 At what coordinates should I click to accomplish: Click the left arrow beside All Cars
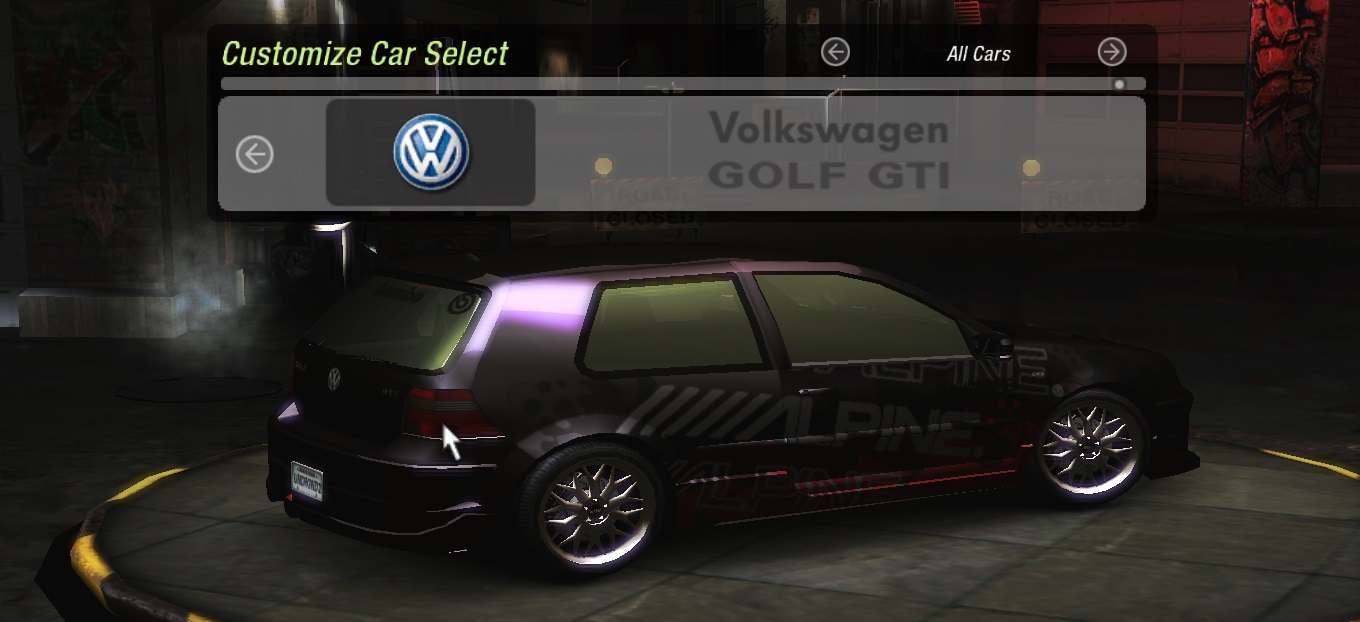835,52
